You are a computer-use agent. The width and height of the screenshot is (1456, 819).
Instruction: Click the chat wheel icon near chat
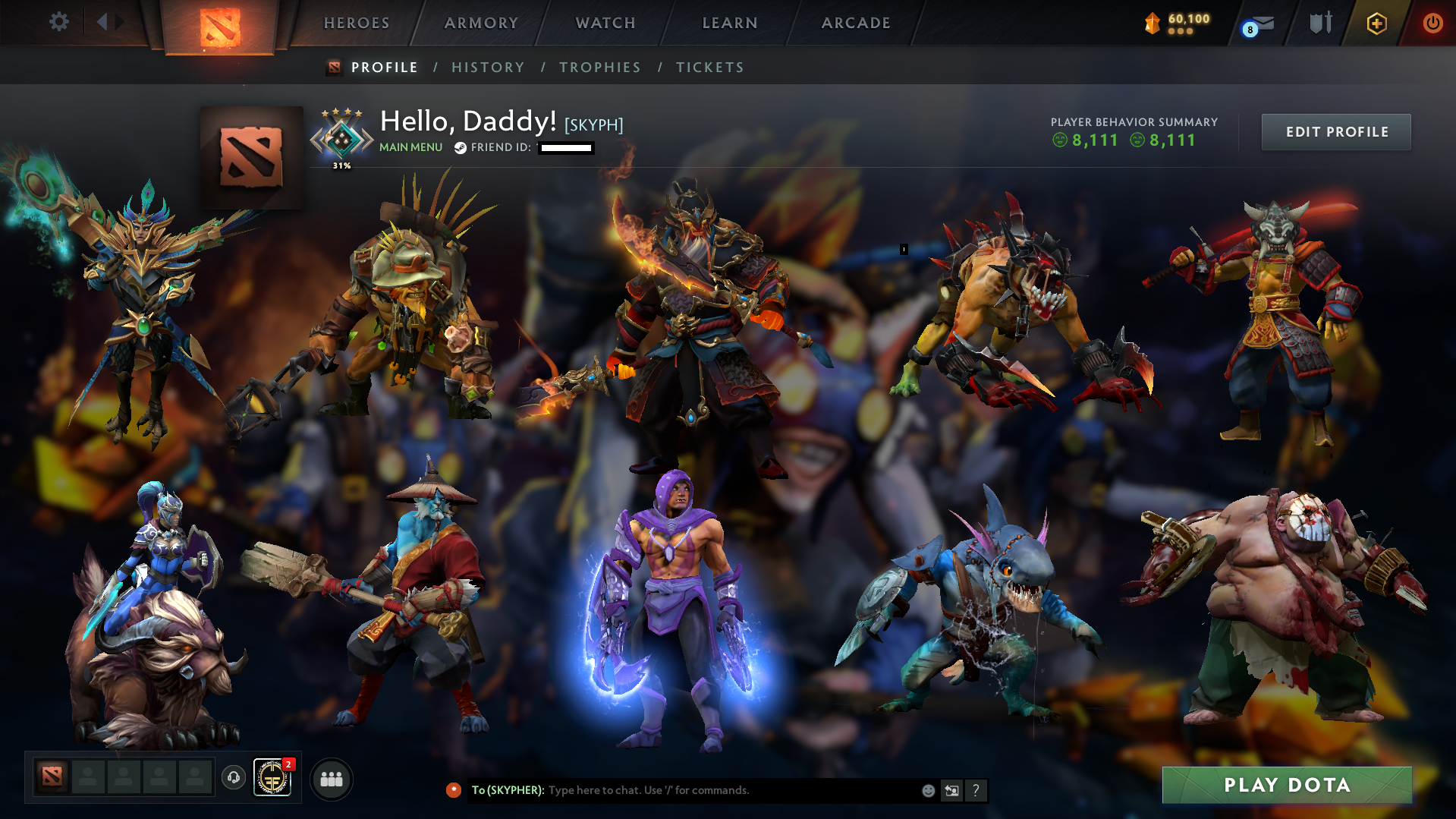951,790
